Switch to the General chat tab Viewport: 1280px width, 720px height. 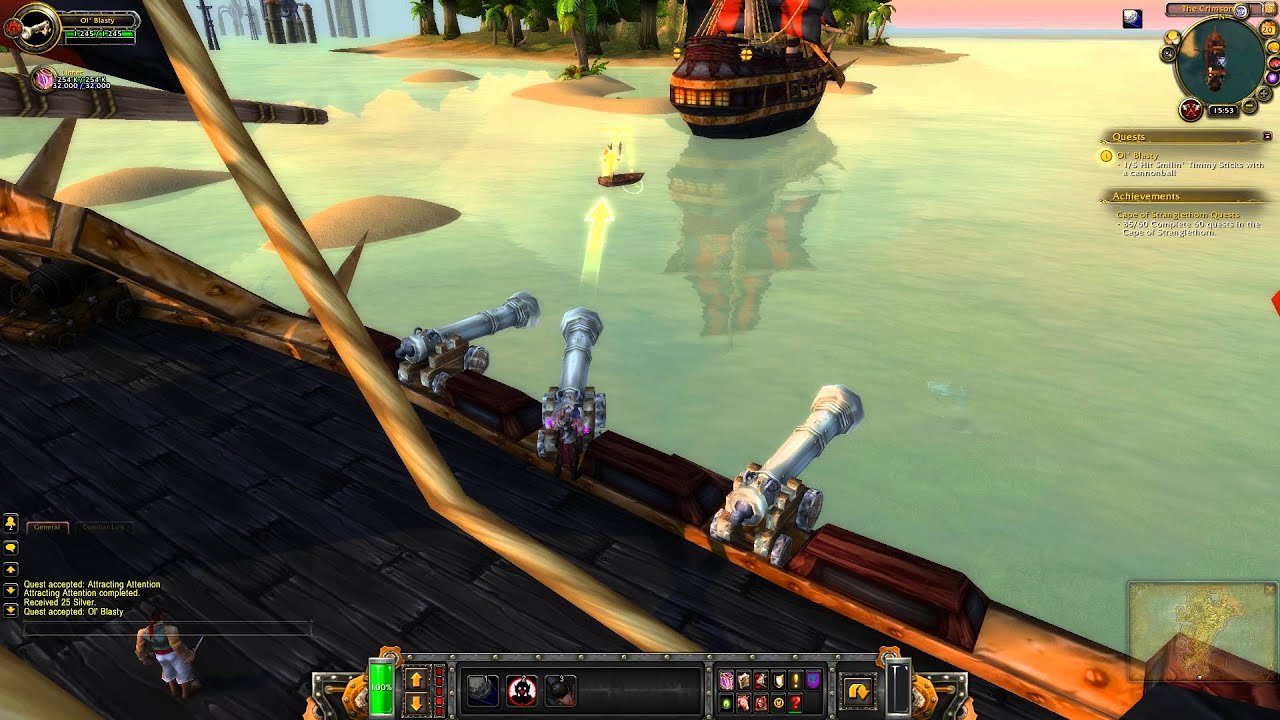(x=47, y=526)
